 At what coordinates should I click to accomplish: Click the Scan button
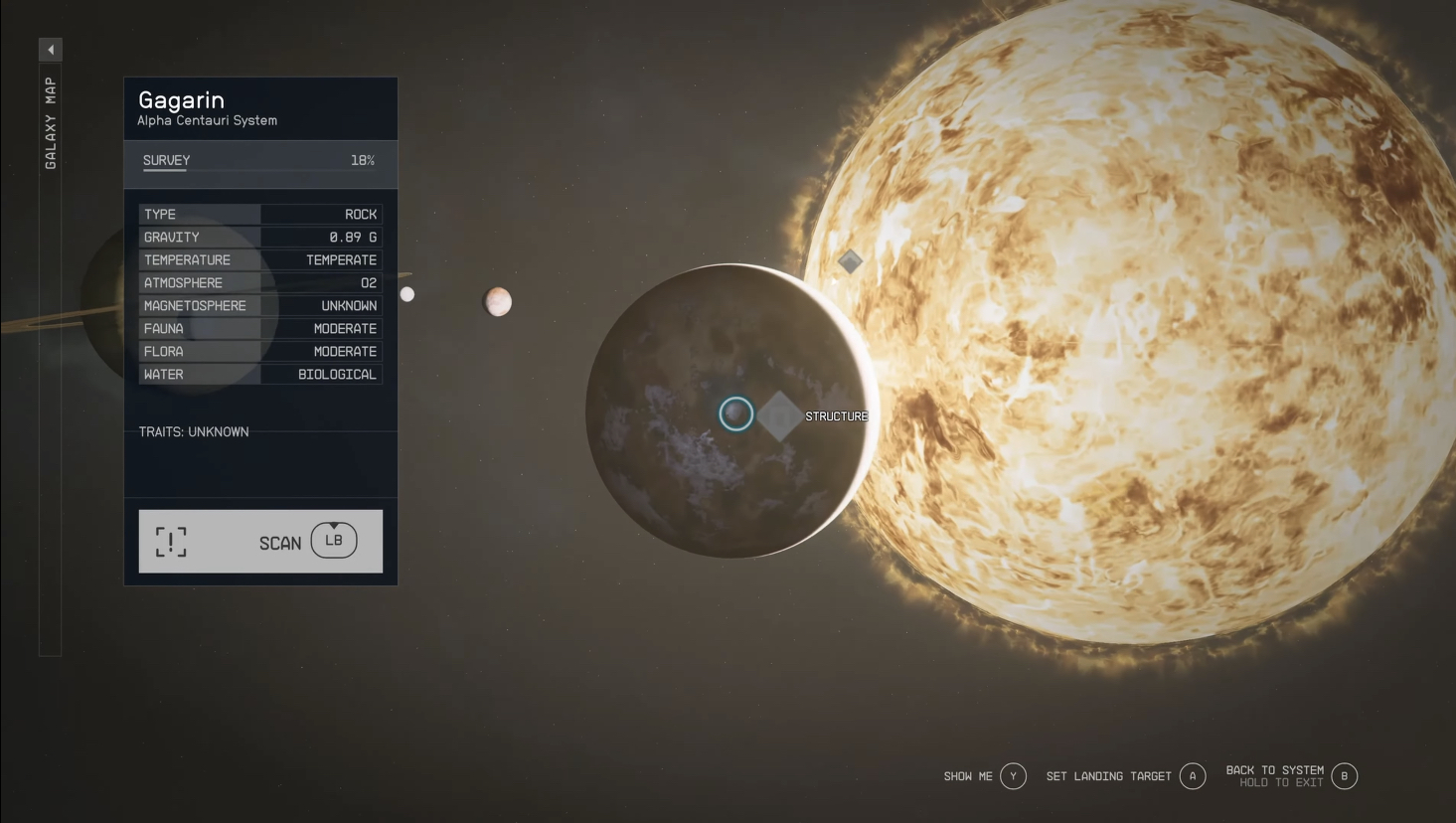260,542
